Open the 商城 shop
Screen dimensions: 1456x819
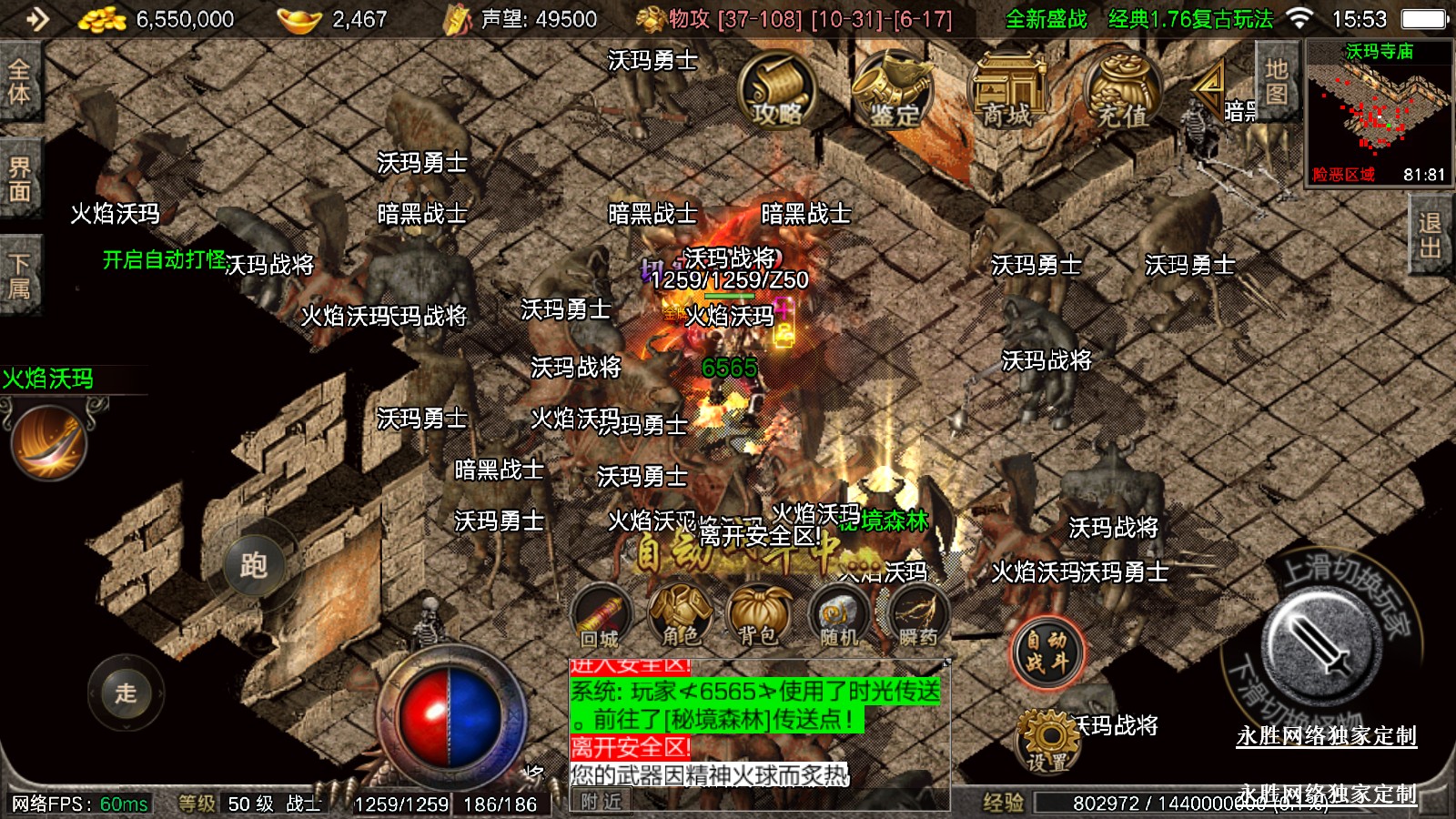coord(1007,92)
